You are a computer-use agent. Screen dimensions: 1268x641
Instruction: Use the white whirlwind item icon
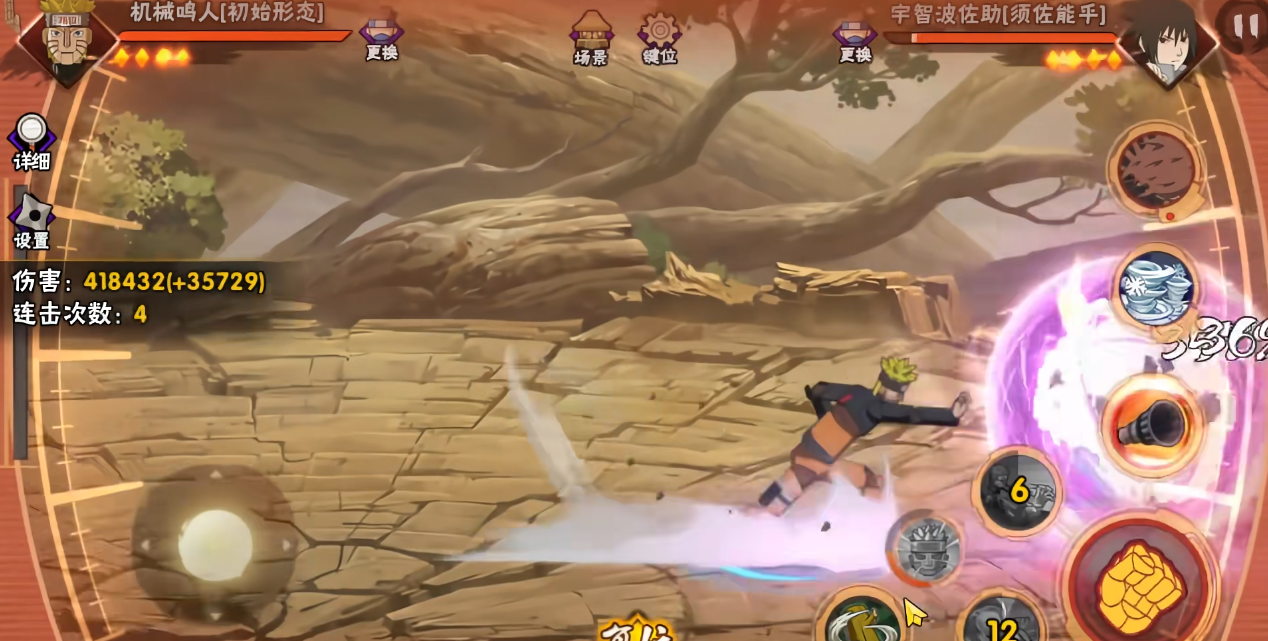(x=1155, y=287)
